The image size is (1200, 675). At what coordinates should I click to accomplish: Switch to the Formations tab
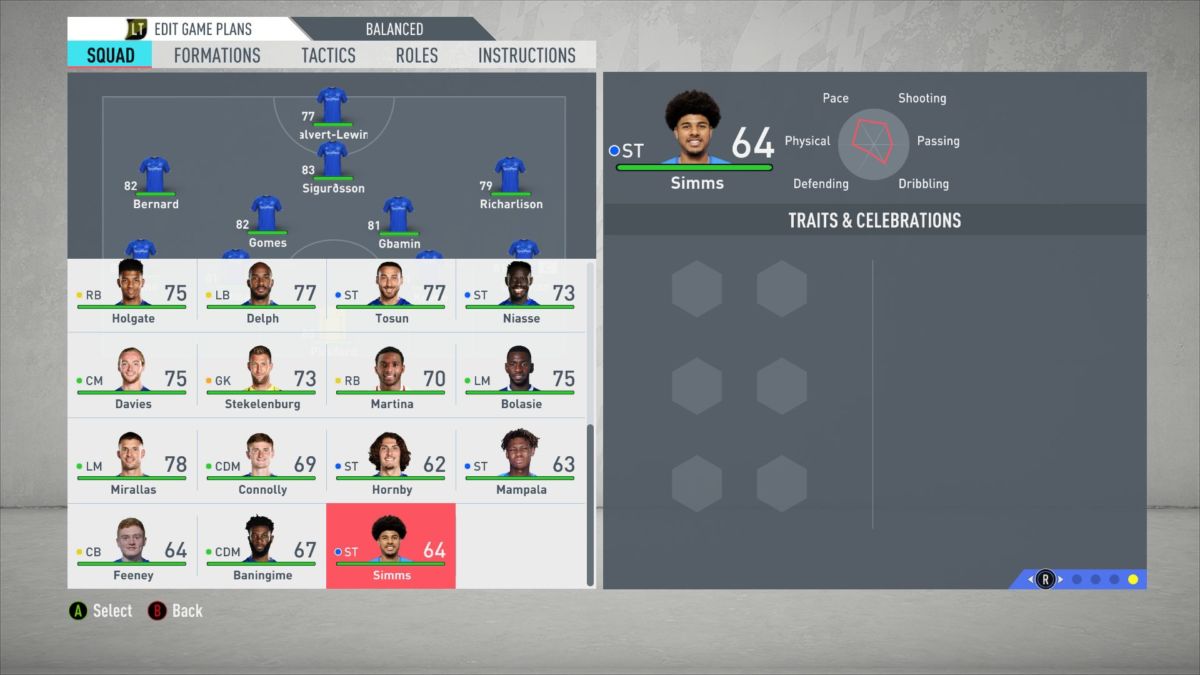(x=217, y=56)
